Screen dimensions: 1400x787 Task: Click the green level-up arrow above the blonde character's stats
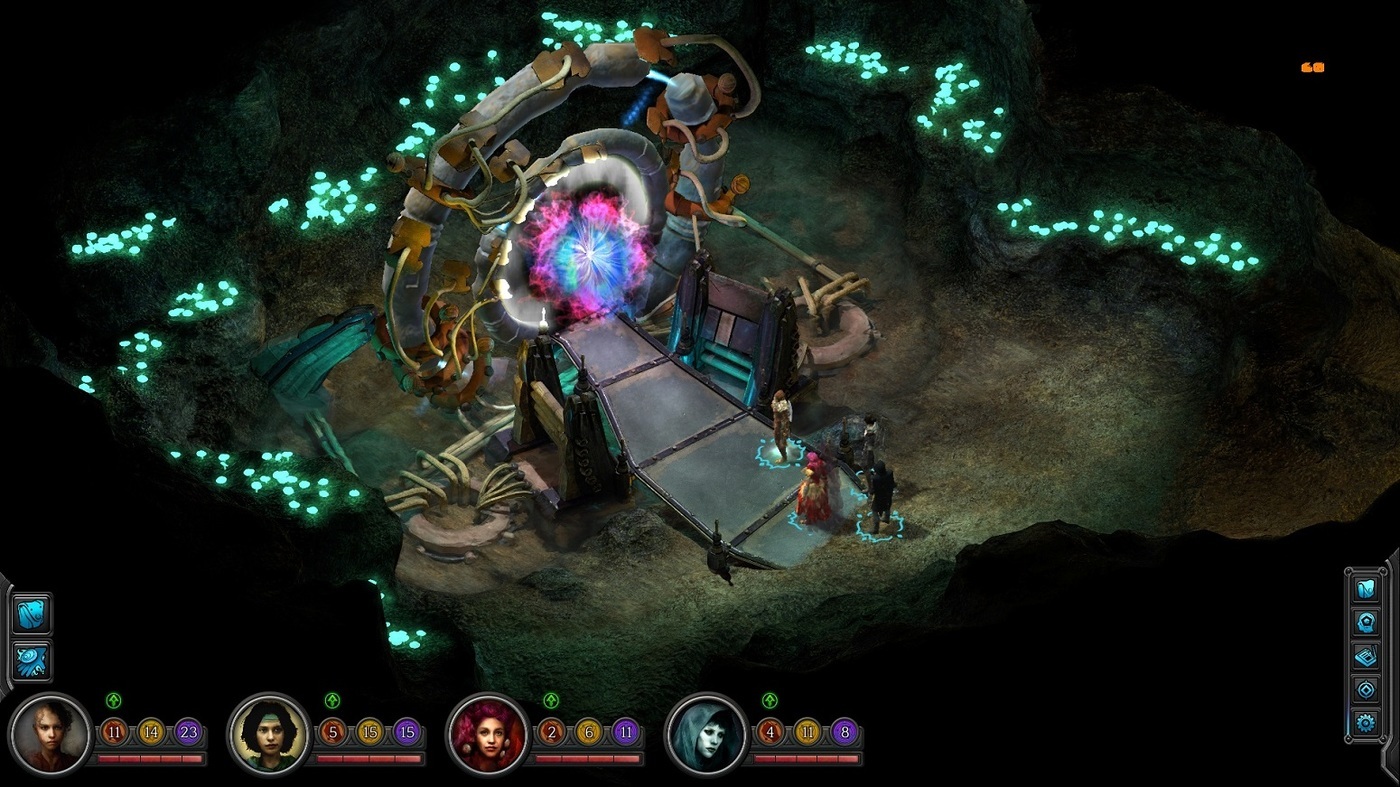114,701
